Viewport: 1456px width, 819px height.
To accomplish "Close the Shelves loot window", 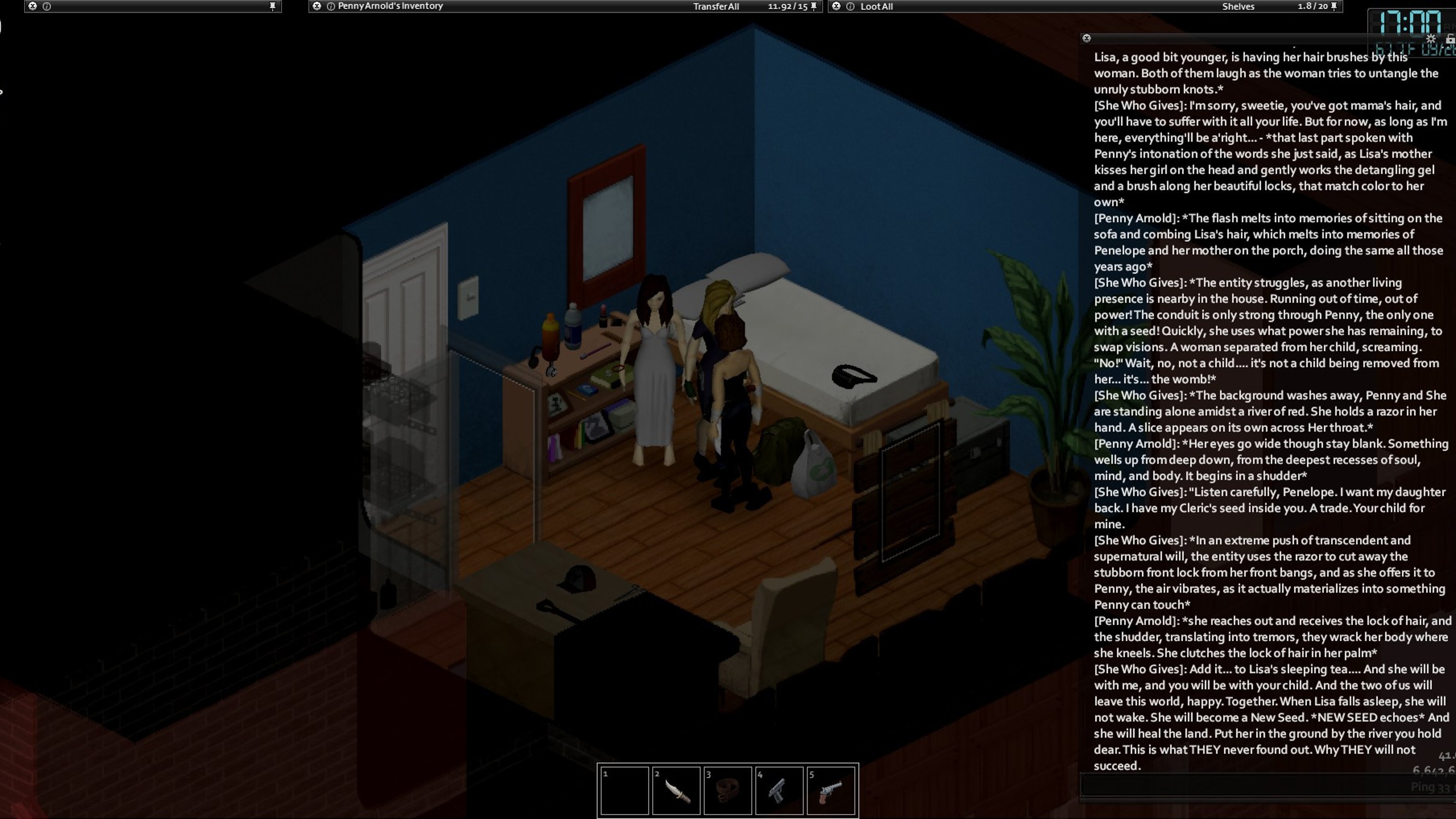I will 836,6.
